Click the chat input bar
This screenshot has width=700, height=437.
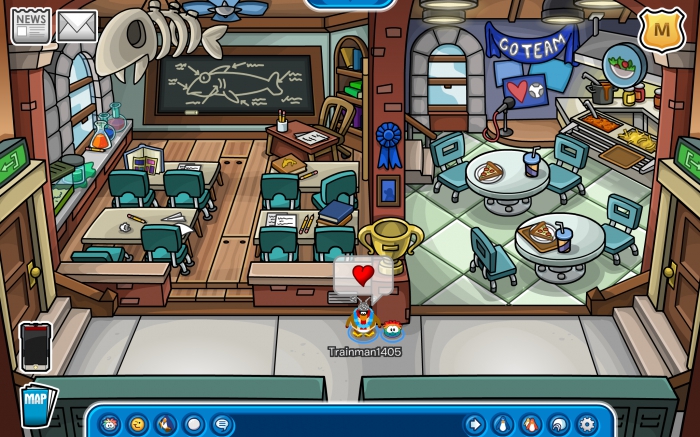point(347,424)
